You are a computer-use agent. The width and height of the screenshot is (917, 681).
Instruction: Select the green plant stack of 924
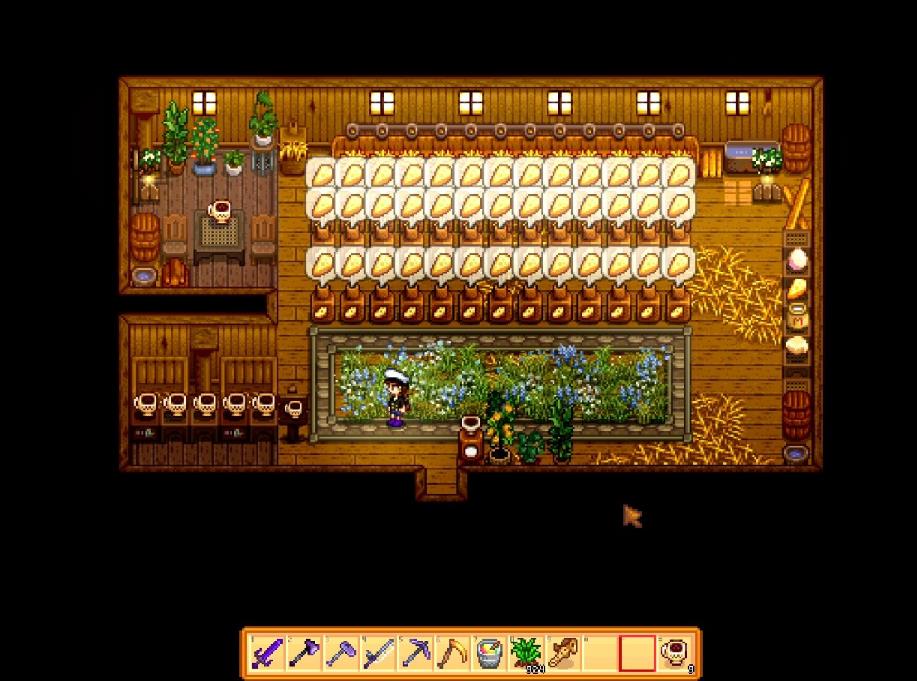[x=525, y=653]
